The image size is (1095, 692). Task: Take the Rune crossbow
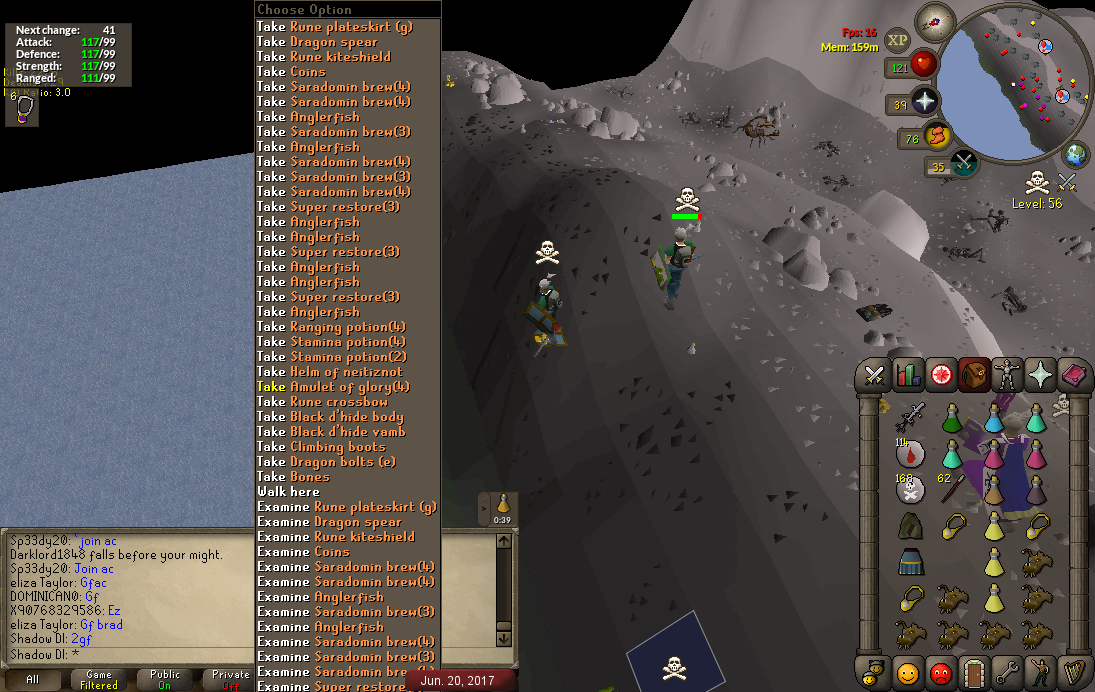[322, 402]
